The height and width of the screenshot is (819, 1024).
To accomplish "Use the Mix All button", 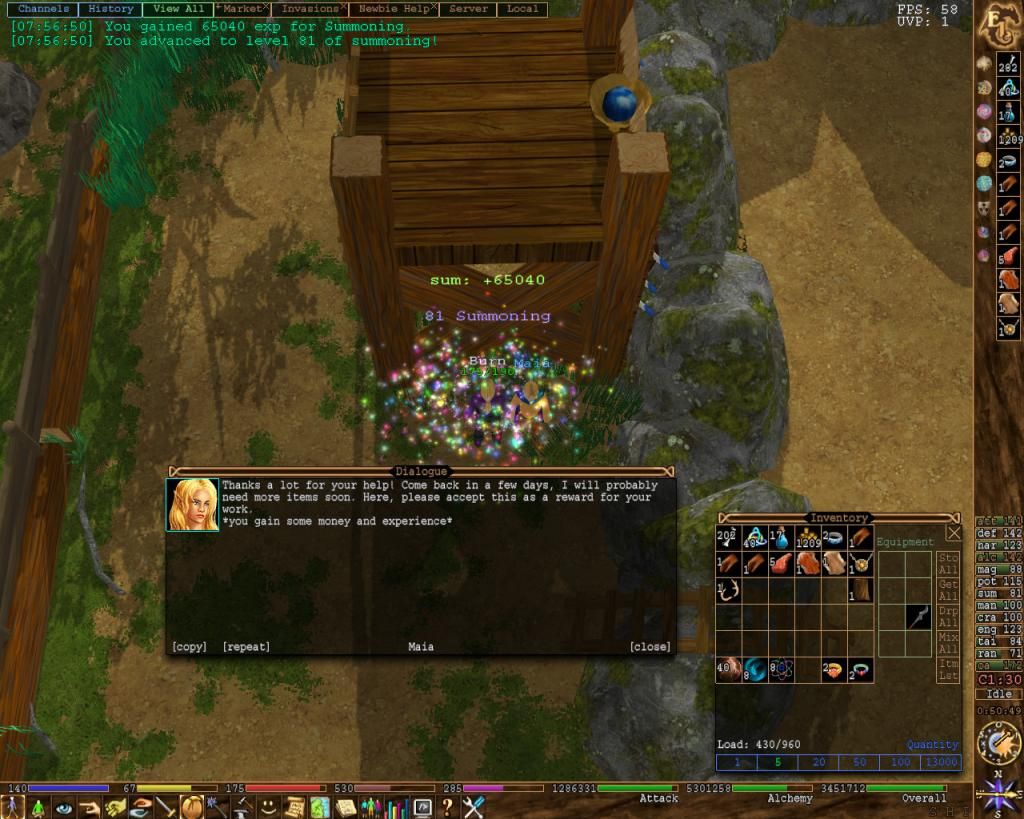I will coord(948,643).
